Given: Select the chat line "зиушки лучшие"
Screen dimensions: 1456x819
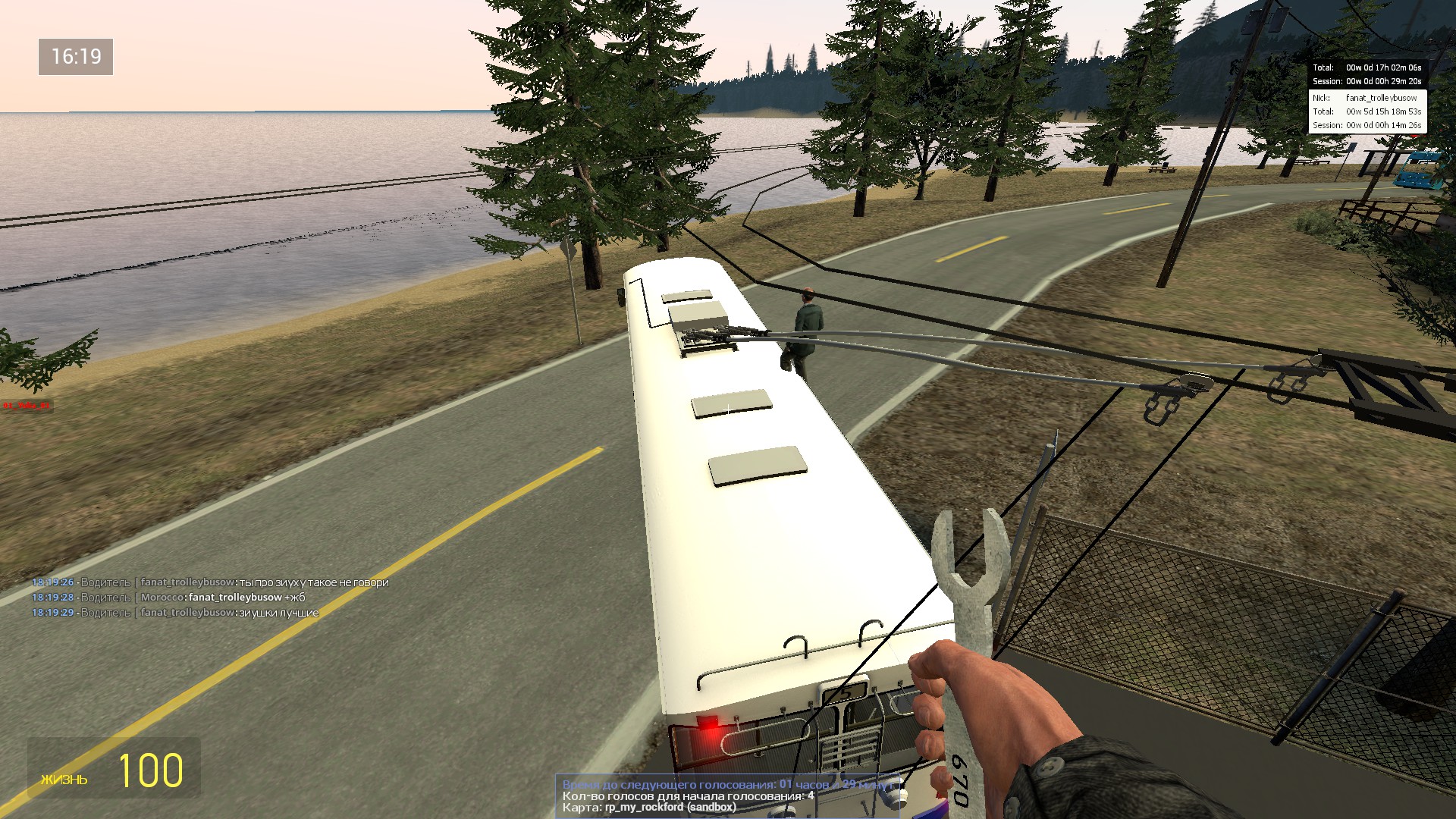Looking at the screenshot, I should pos(175,613).
